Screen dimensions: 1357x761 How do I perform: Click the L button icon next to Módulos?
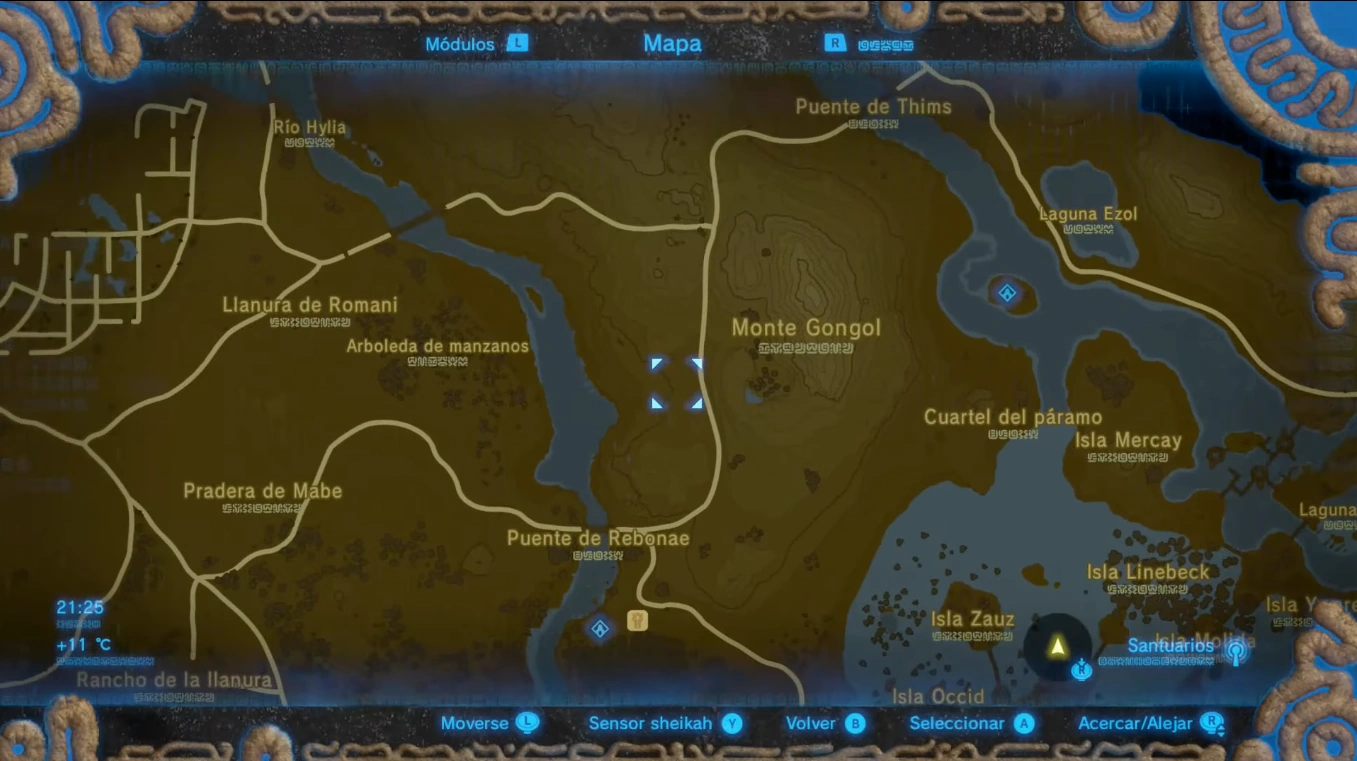pos(516,44)
